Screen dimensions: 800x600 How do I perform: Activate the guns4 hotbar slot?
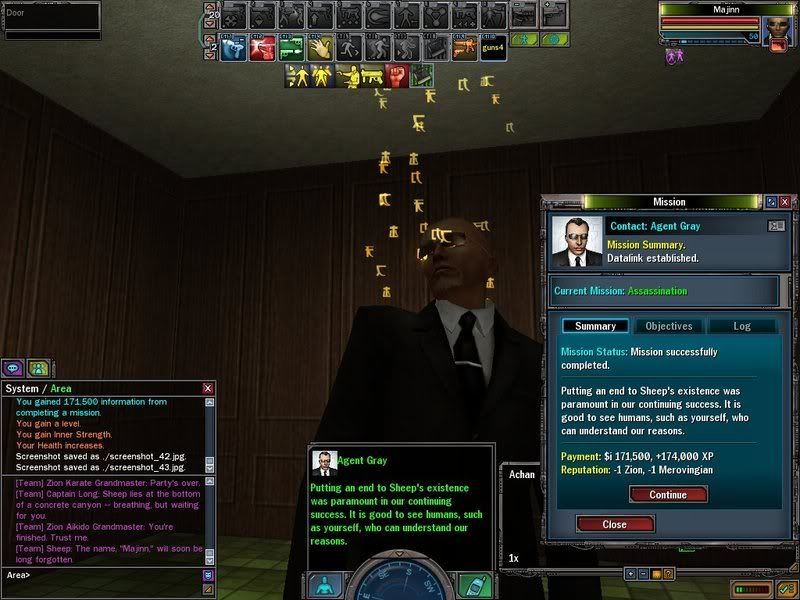pyautogui.click(x=493, y=48)
